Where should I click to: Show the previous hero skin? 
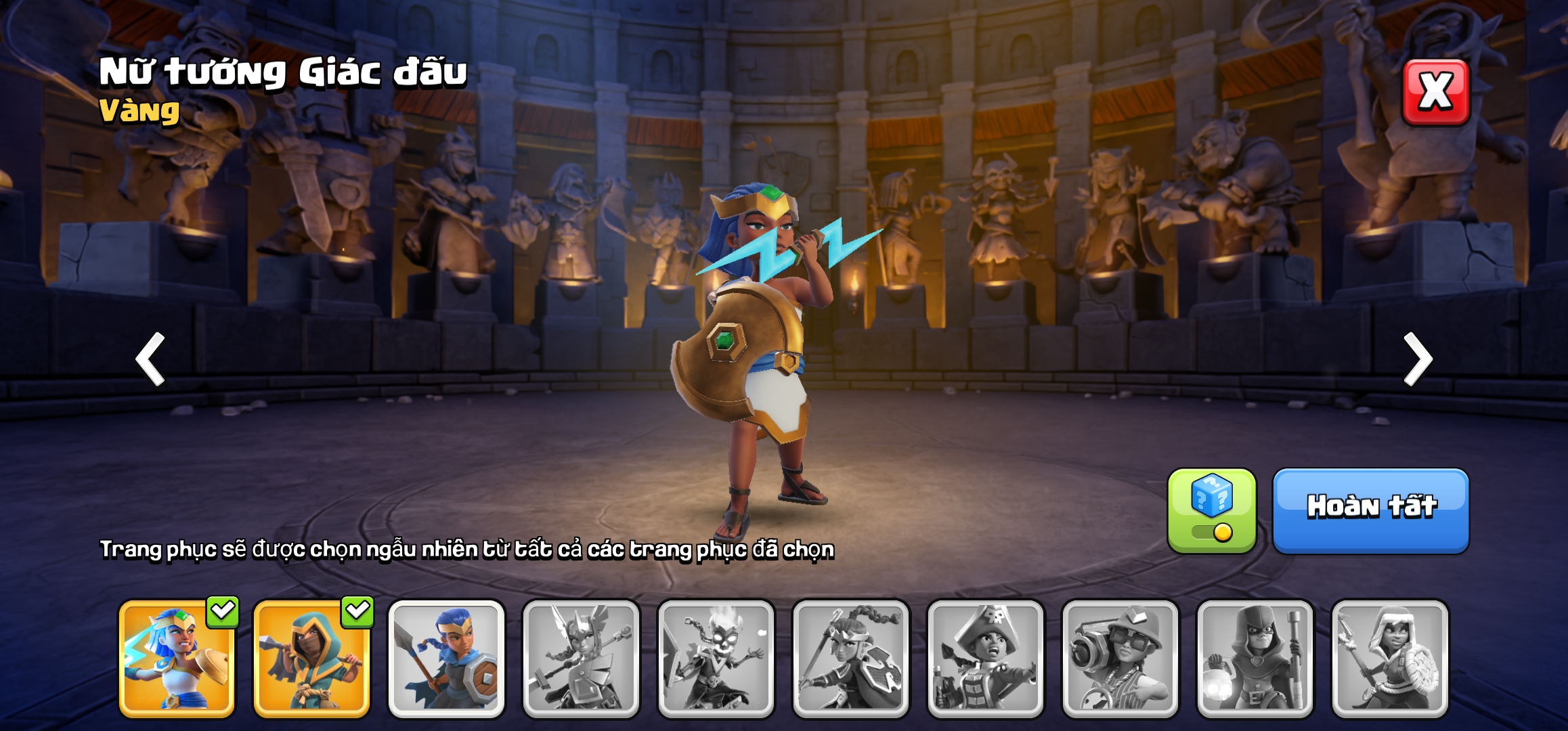(x=150, y=359)
